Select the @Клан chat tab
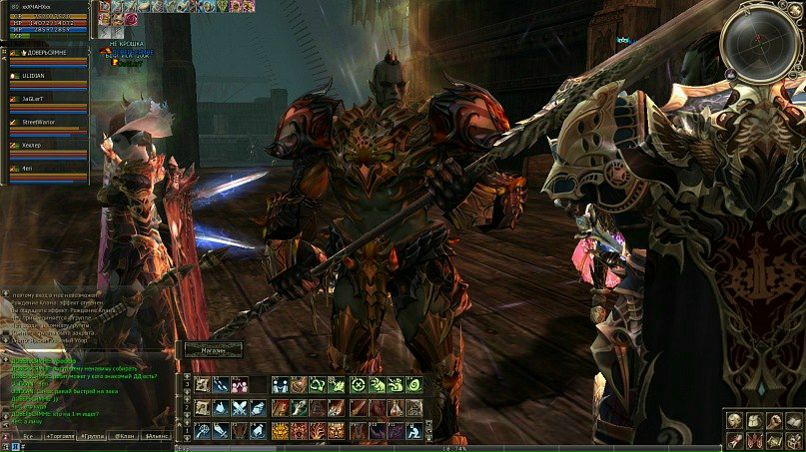 click(124, 436)
